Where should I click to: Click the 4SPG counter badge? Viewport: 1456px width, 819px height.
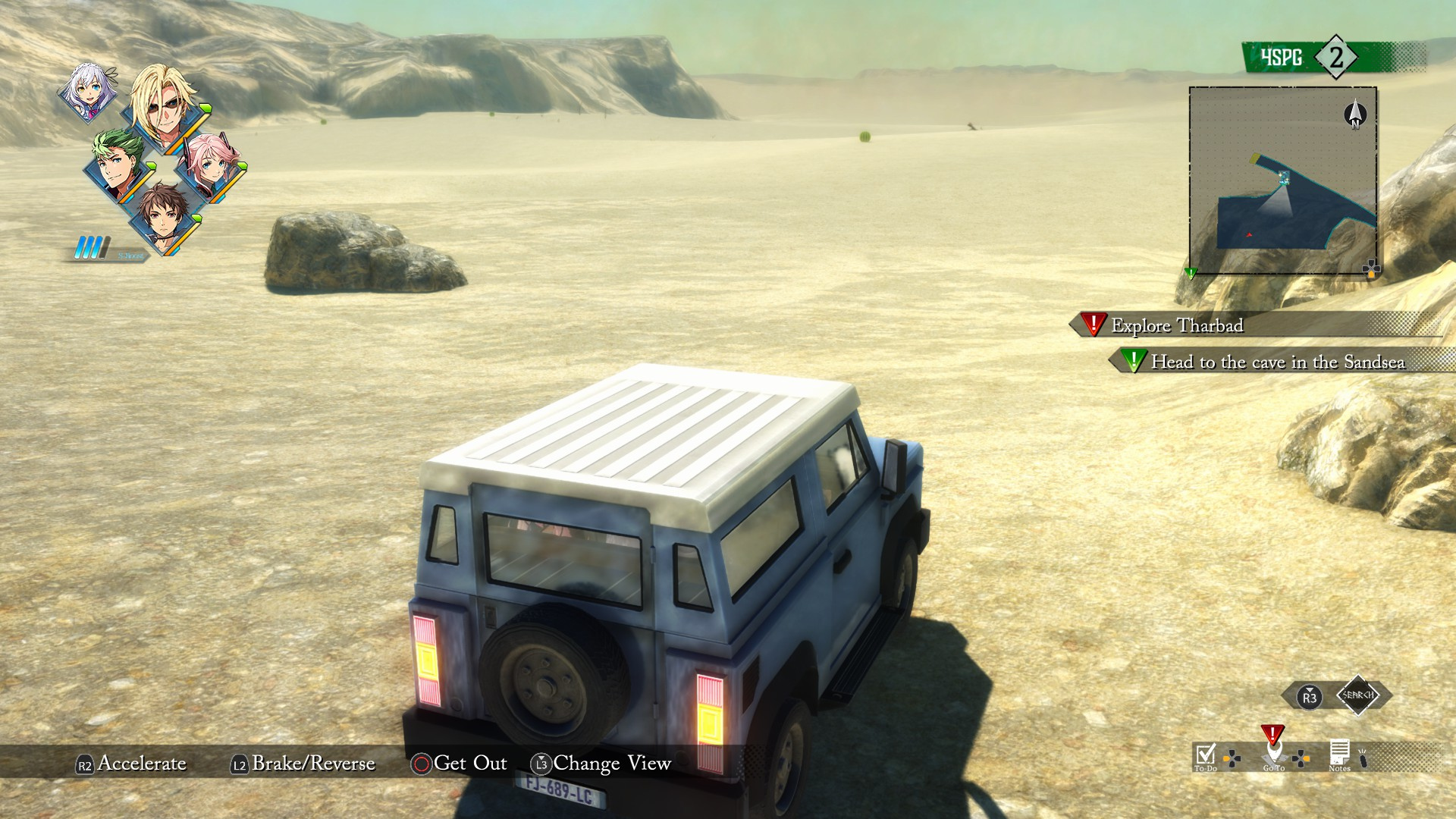coord(1316,58)
